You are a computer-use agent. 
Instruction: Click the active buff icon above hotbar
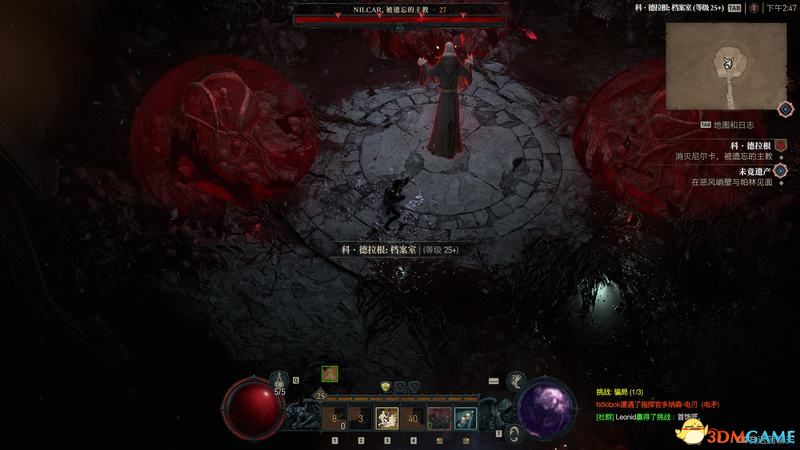(329, 373)
